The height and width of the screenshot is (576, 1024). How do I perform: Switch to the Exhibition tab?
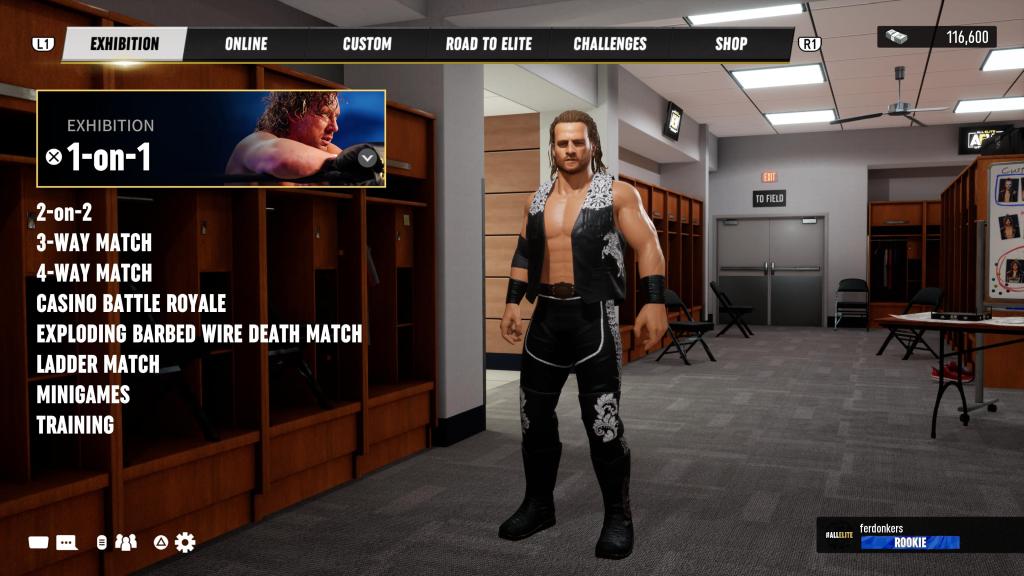(x=124, y=44)
